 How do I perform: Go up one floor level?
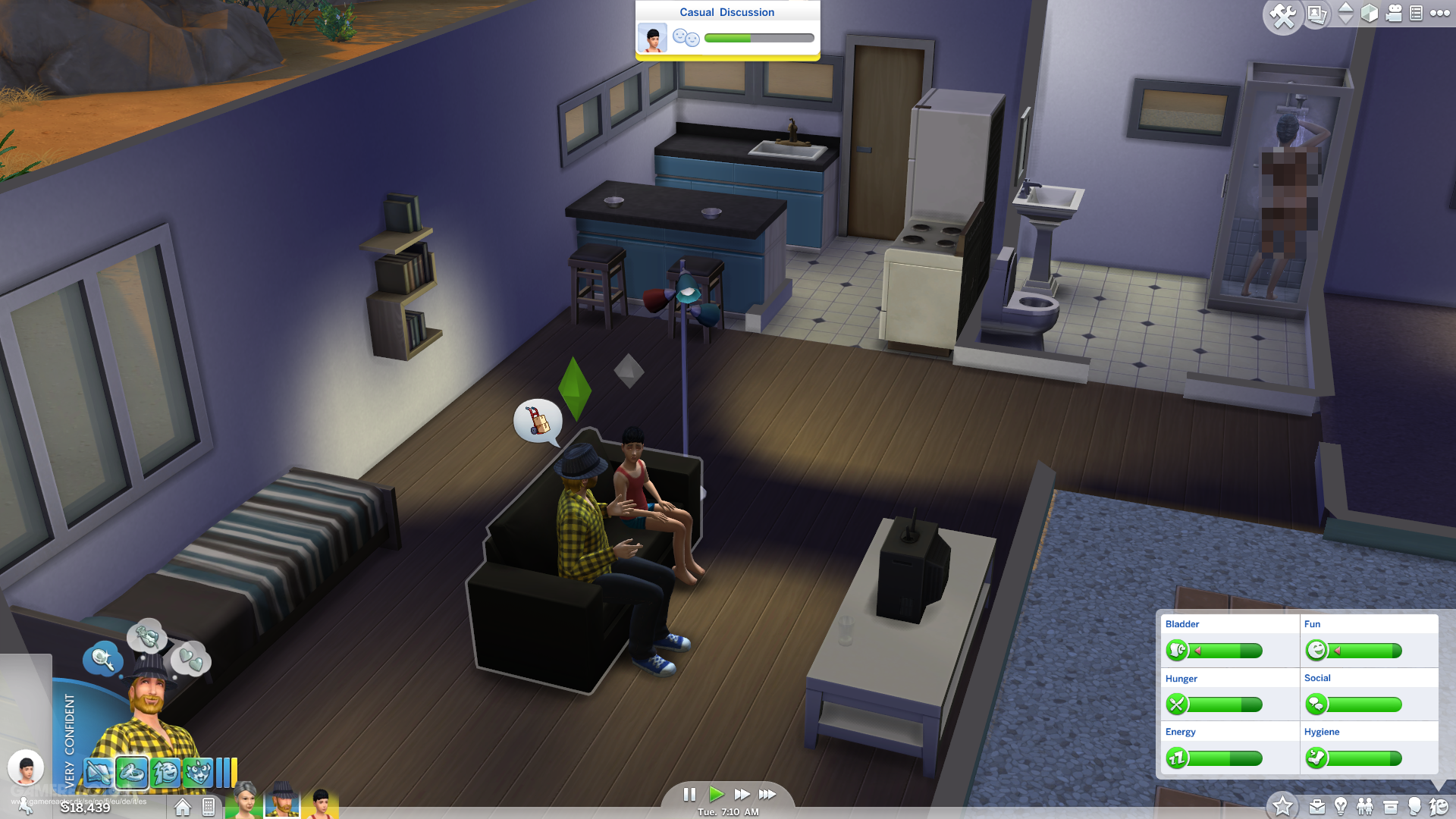tap(1345, 8)
